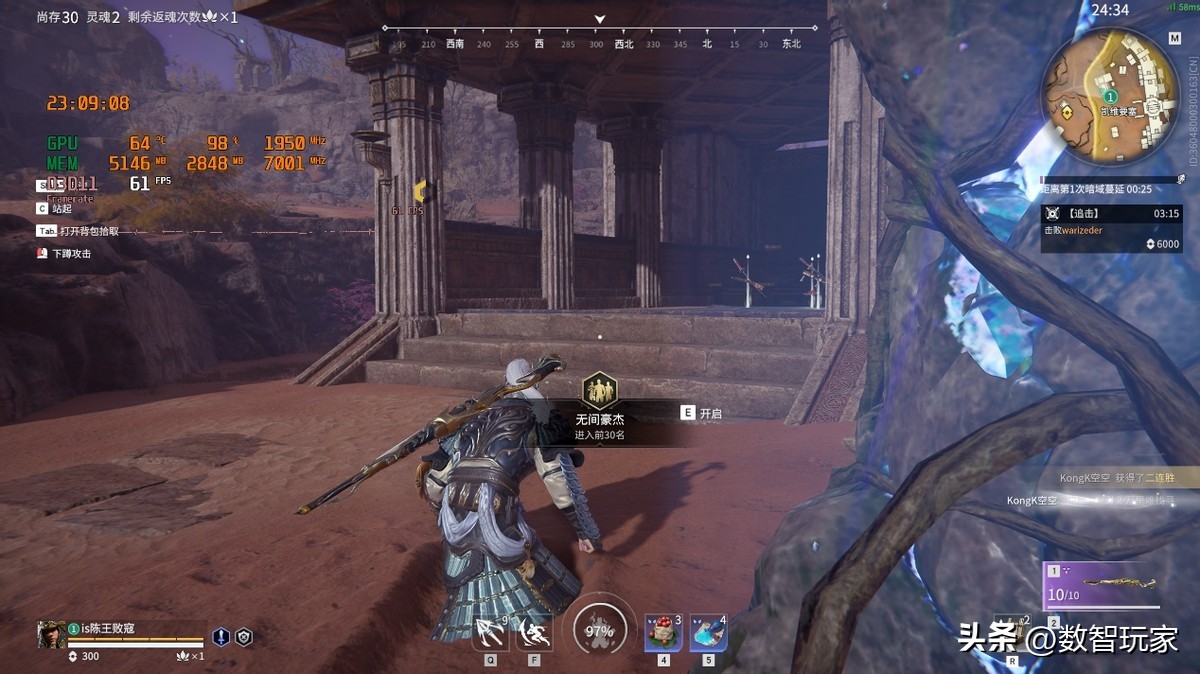Click the green teammate marker on minimap
This screenshot has height=674, width=1200.
[x=1111, y=96]
